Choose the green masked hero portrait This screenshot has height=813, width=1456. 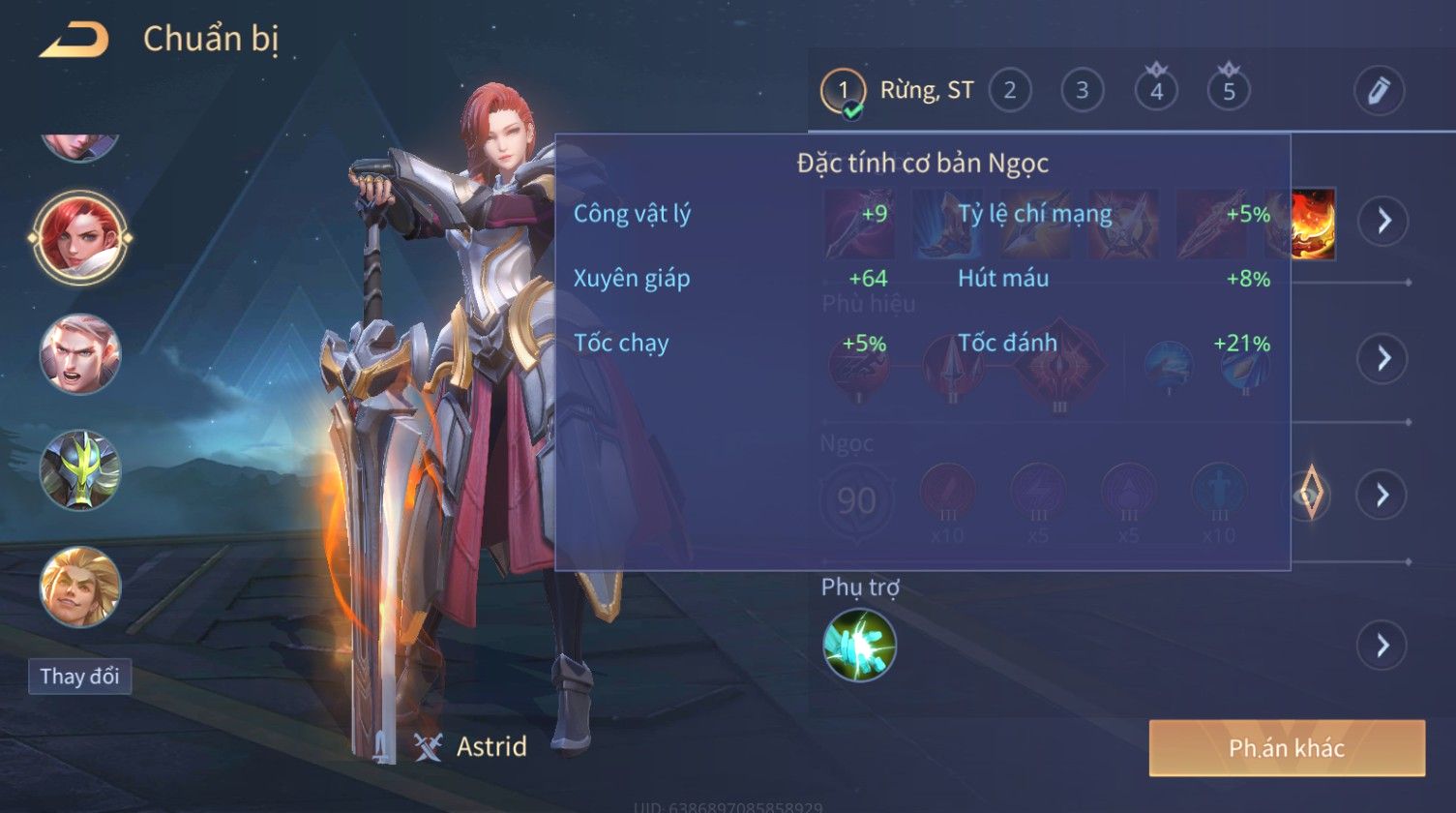(x=80, y=470)
